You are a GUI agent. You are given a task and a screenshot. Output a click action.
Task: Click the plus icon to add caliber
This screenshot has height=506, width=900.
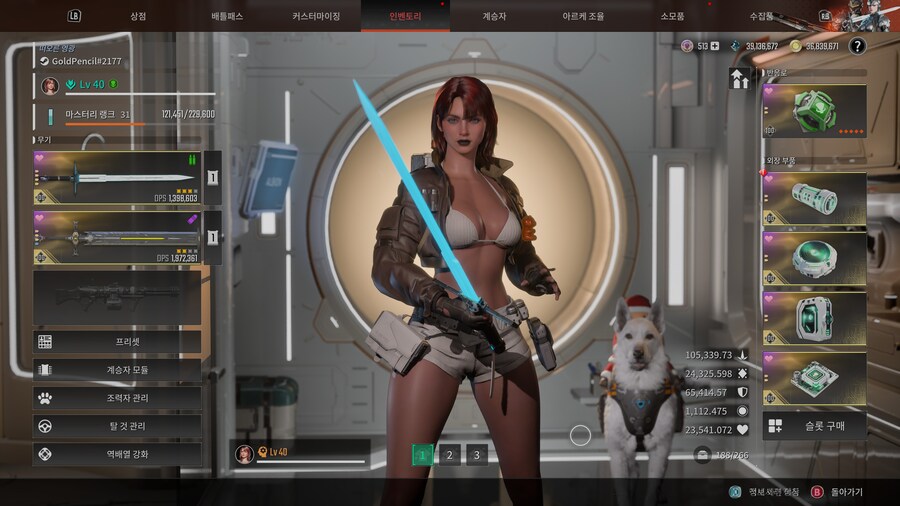point(714,46)
